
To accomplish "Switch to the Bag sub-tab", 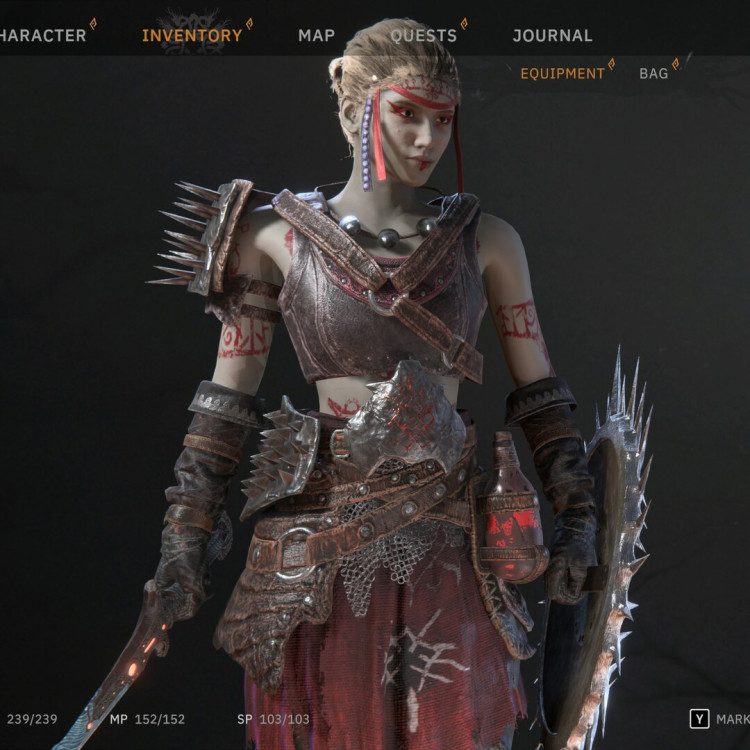I will 653,74.
